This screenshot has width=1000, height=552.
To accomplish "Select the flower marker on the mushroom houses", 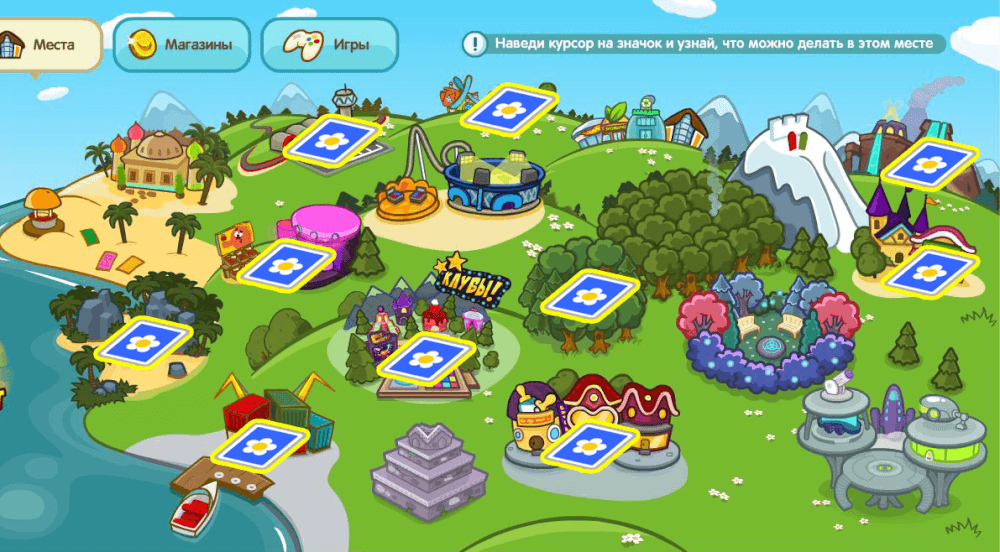I will click(x=590, y=445).
